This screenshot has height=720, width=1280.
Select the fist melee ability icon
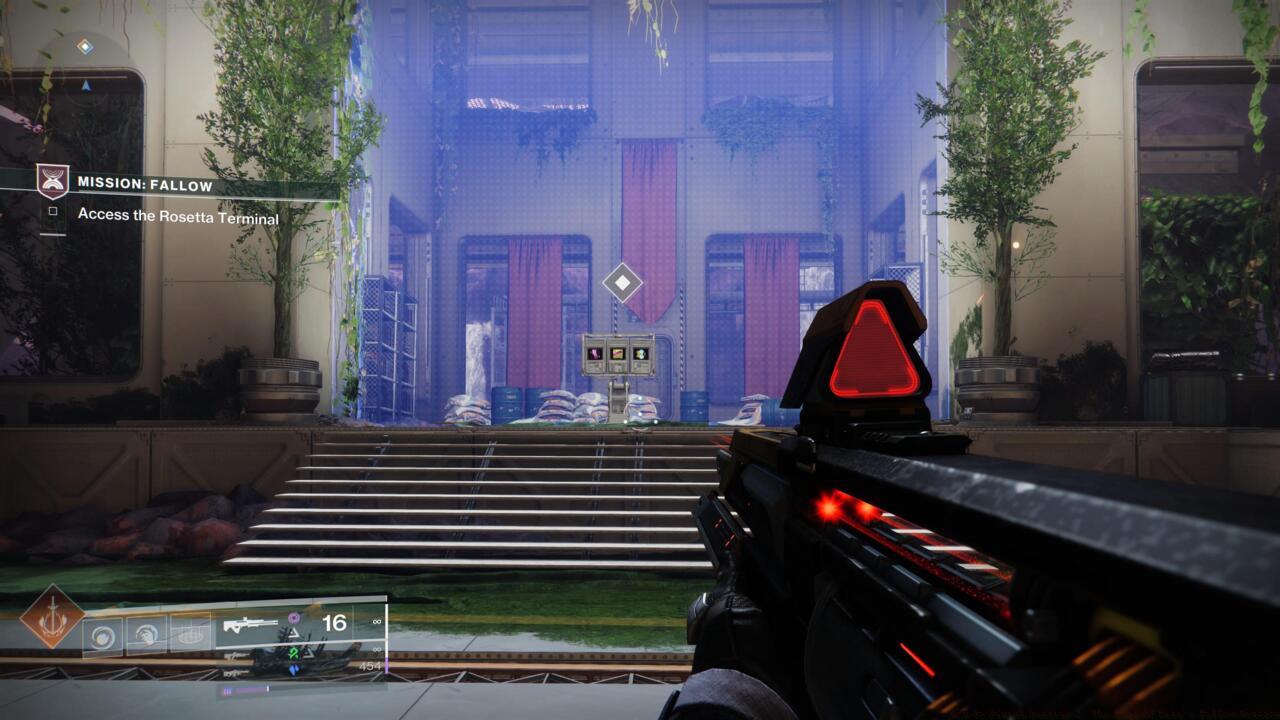tap(146, 634)
